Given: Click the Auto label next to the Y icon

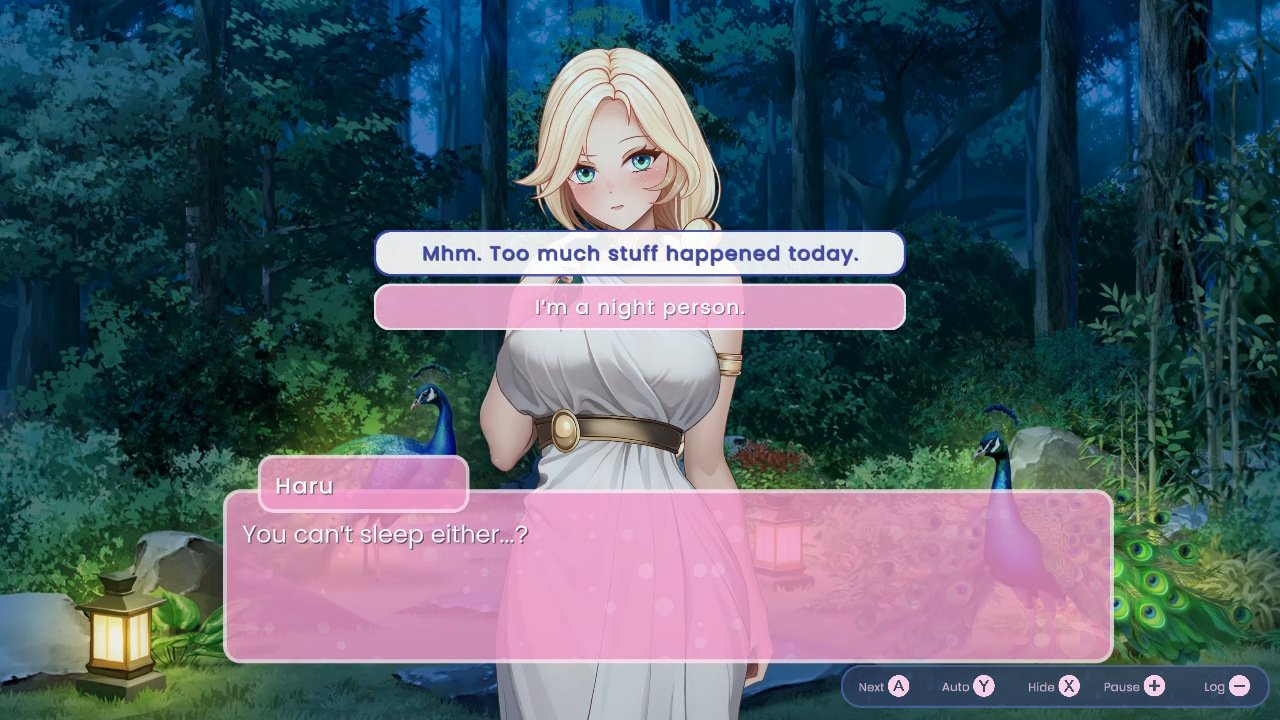Looking at the screenshot, I should [953, 687].
